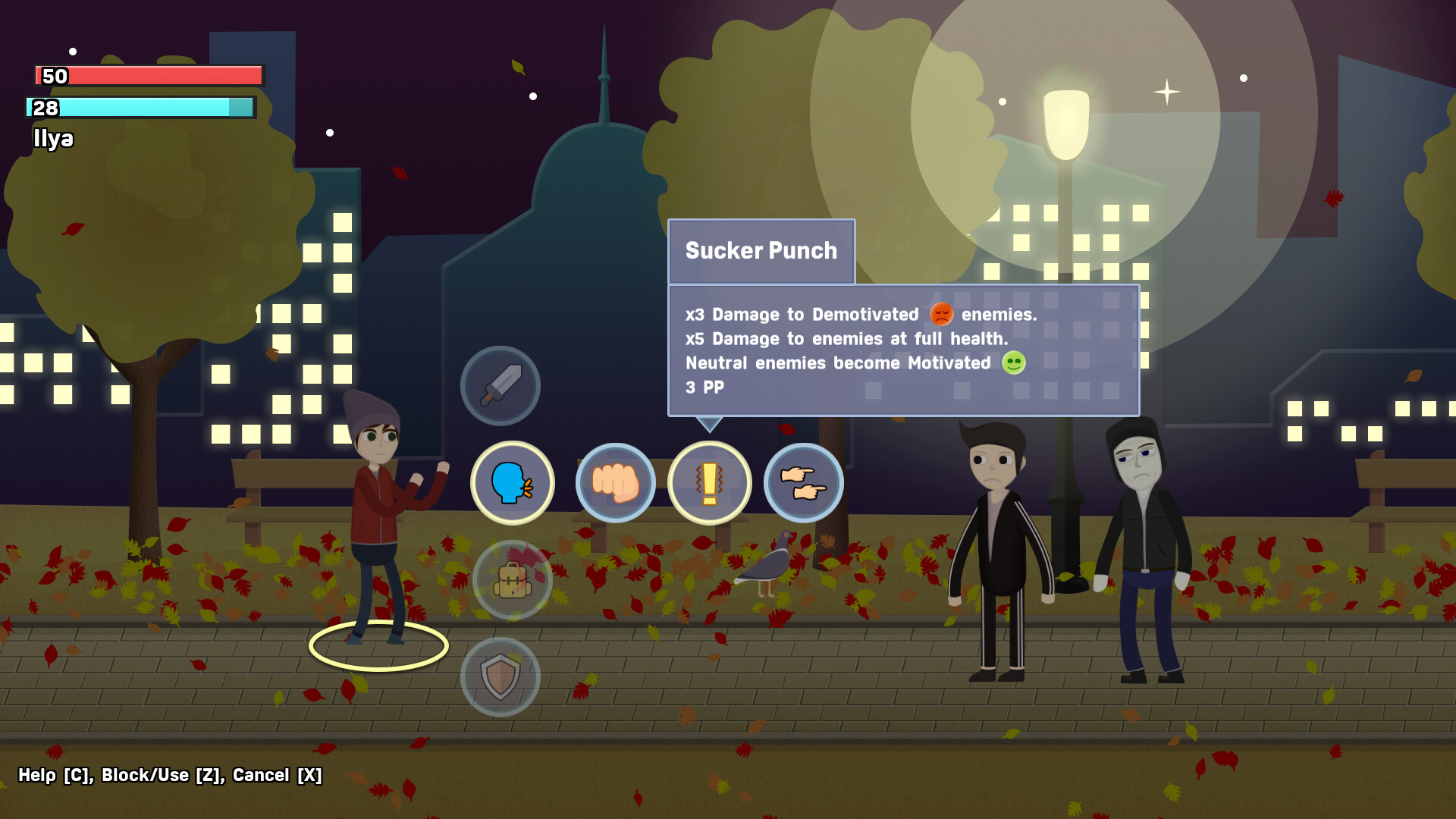Click the green Motivated smiley in tooltip
Viewport: 1456px width, 819px height.
pyautogui.click(x=1012, y=362)
